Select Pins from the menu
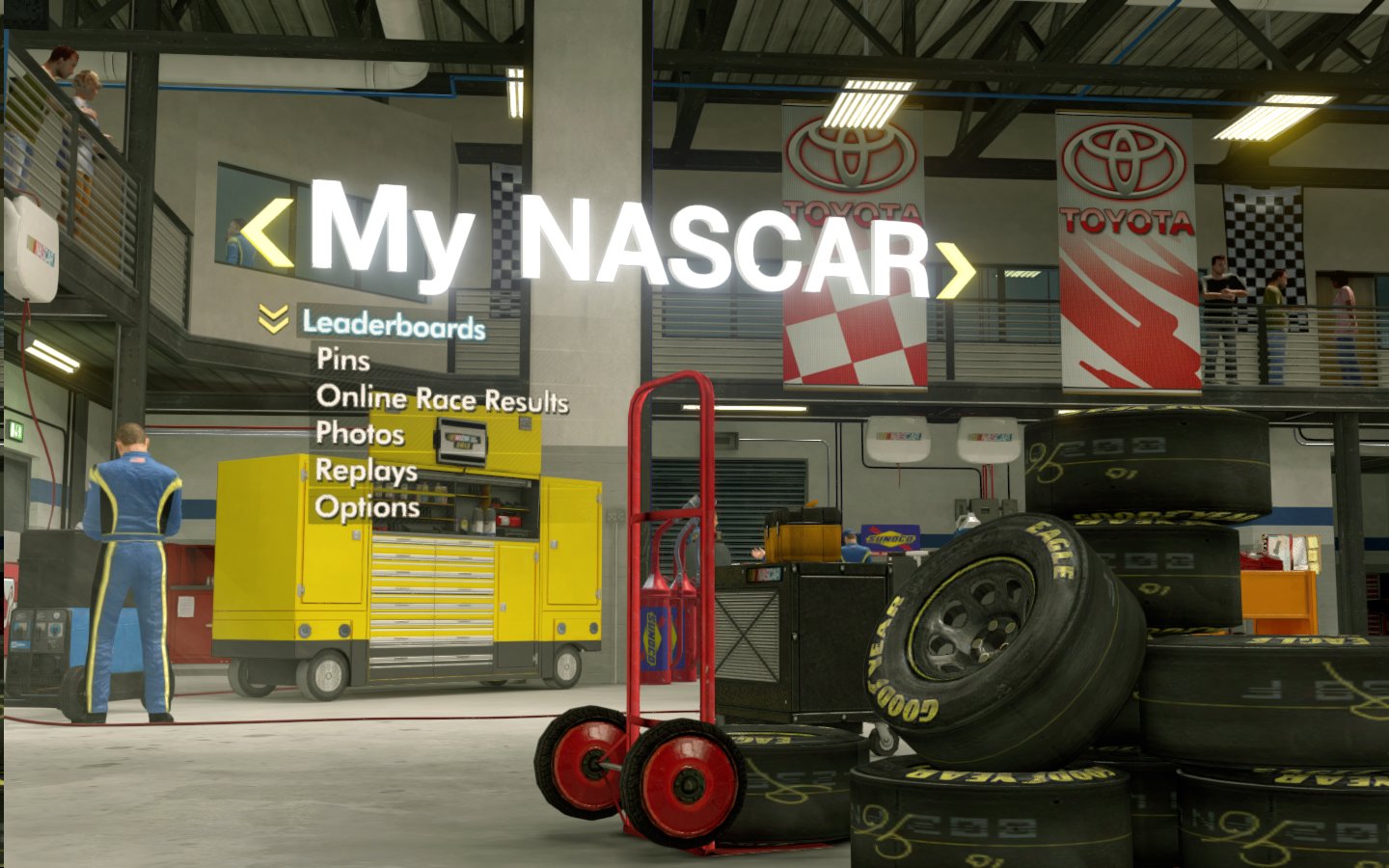Viewport: 1389px width, 868px height. (x=342, y=360)
